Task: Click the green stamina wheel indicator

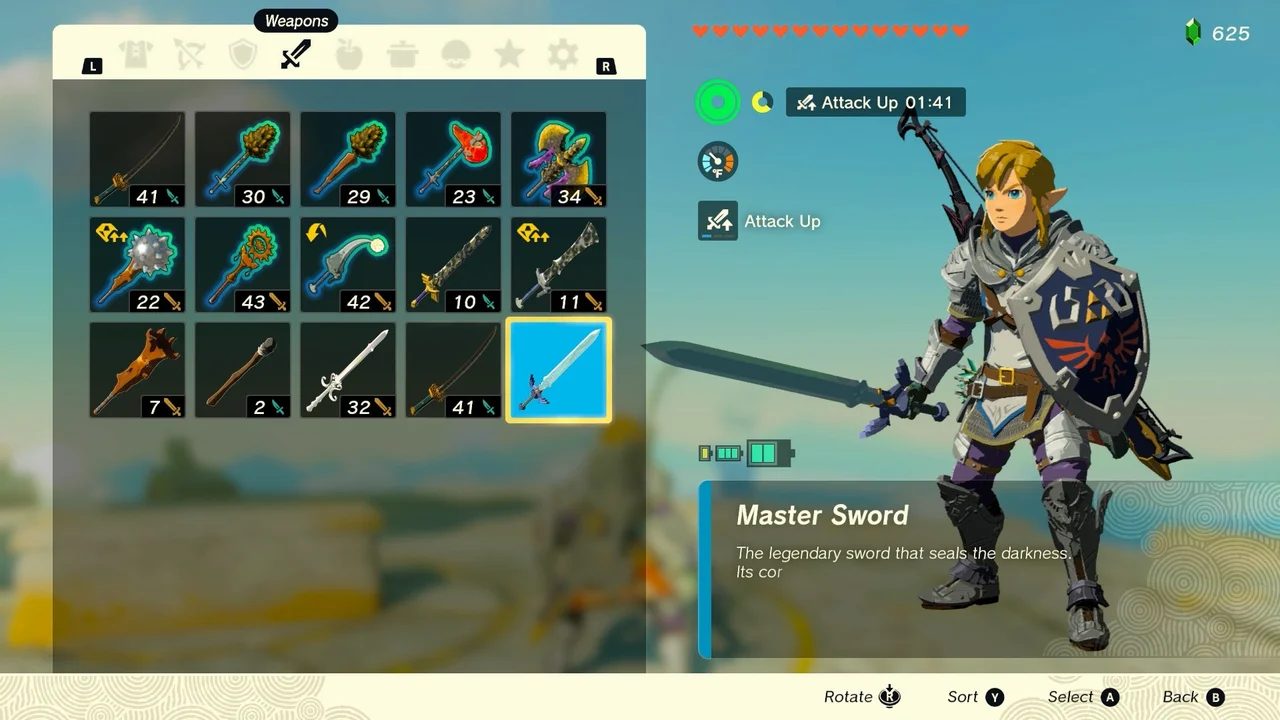Action: coord(717,102)
